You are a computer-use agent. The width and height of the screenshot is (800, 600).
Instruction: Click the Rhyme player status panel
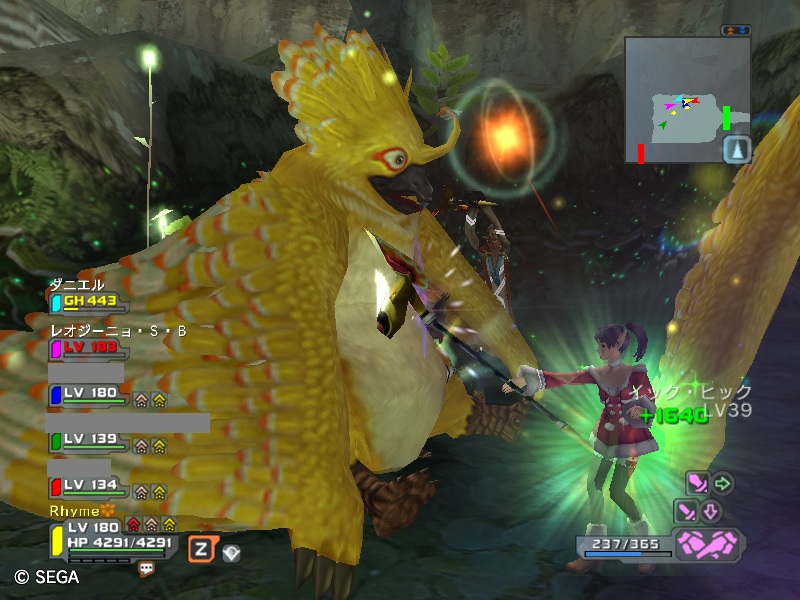coord(112,536)
